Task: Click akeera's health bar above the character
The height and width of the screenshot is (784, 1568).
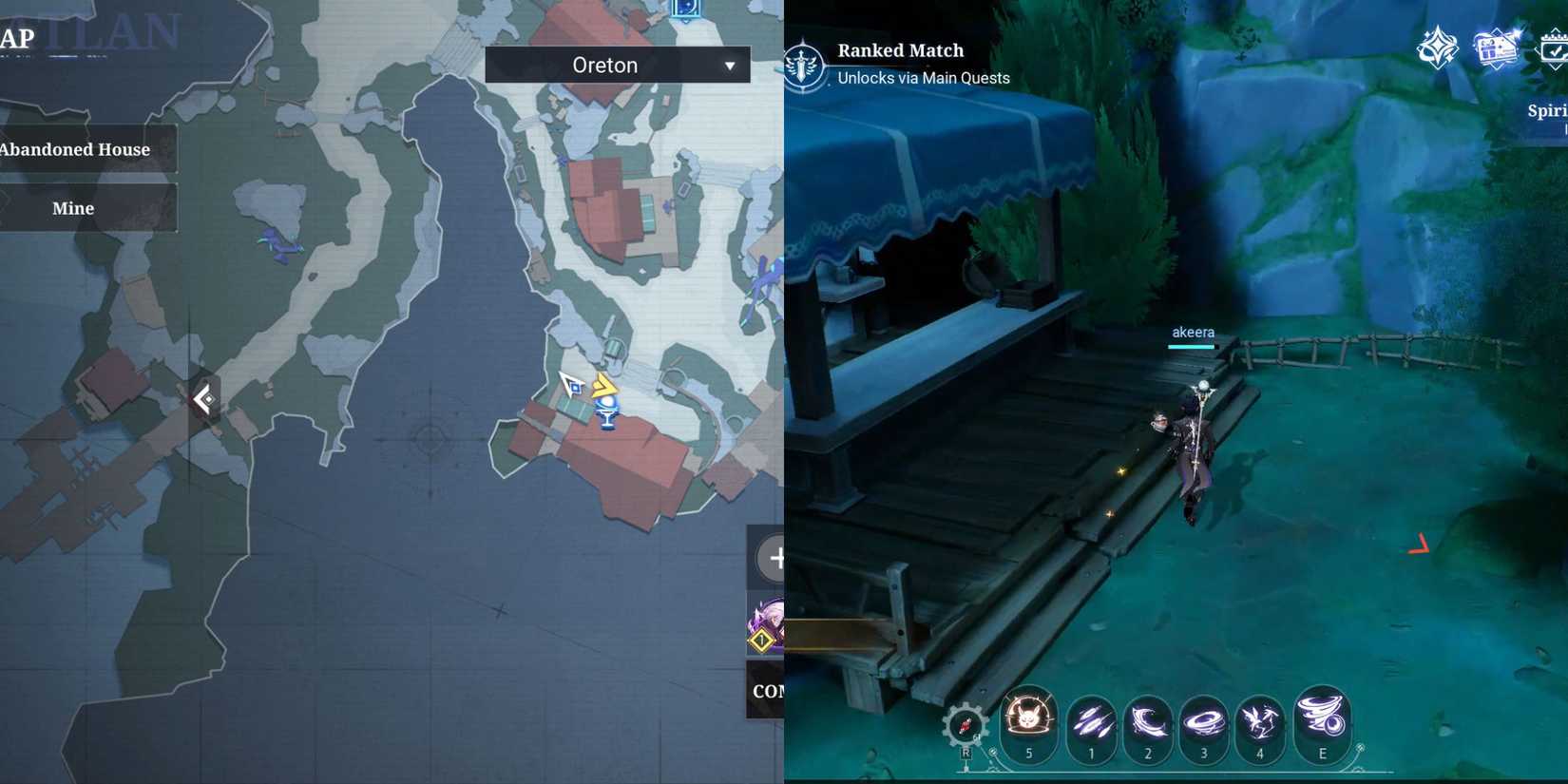Action: (x=1191, y=346)
